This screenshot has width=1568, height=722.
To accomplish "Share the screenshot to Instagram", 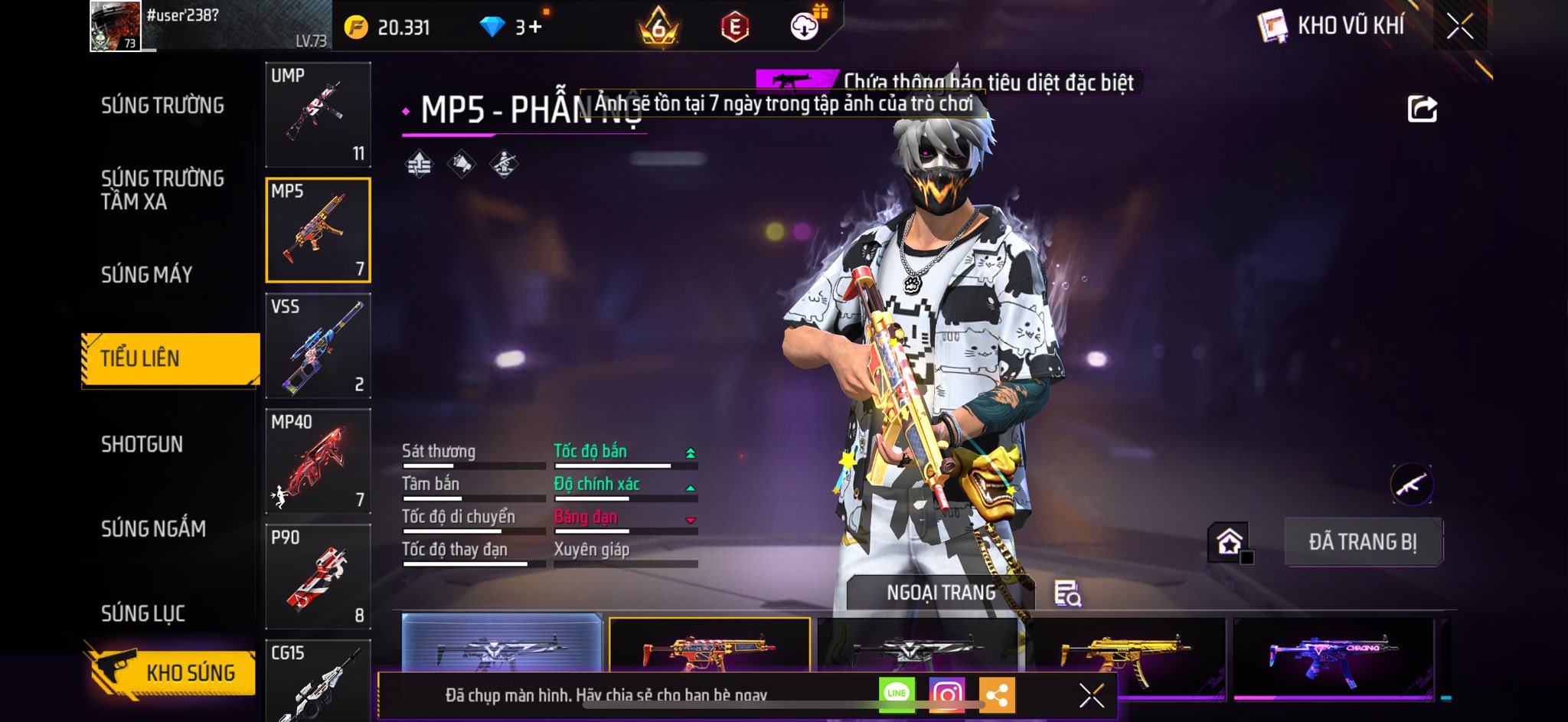I will click(947, 694).
